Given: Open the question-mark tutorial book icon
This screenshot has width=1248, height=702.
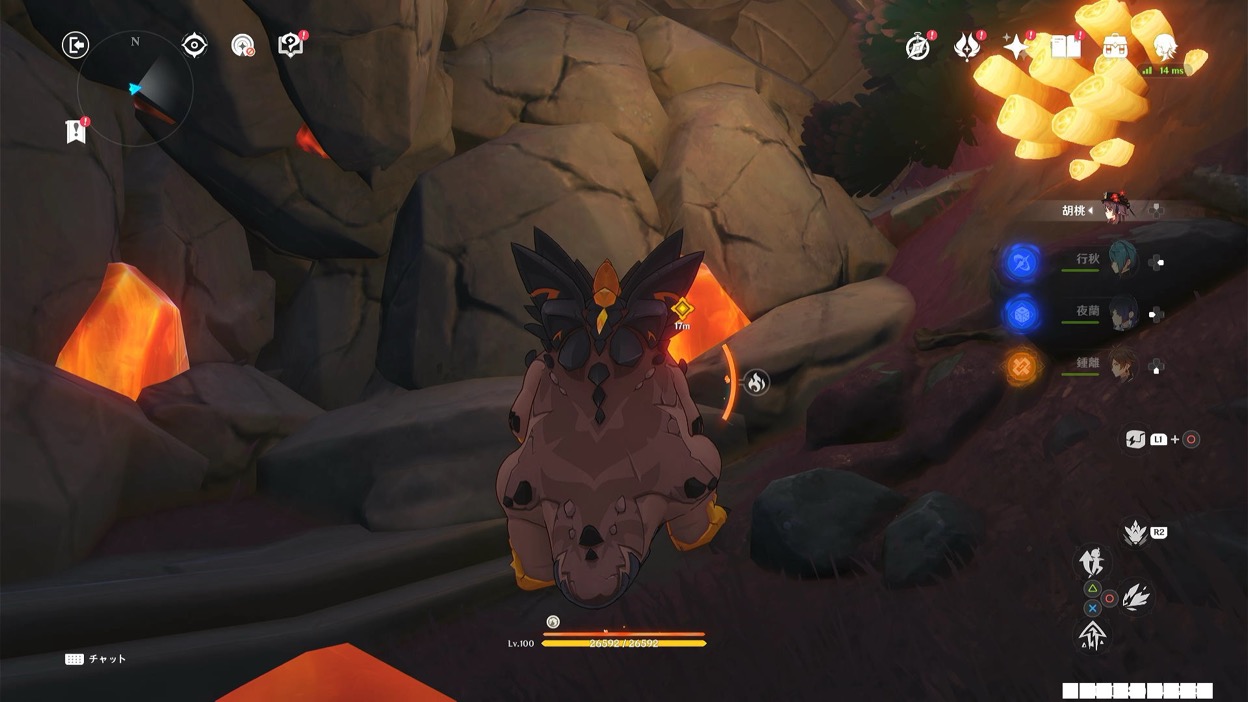Looking at the screenshot, I should 290,45.
